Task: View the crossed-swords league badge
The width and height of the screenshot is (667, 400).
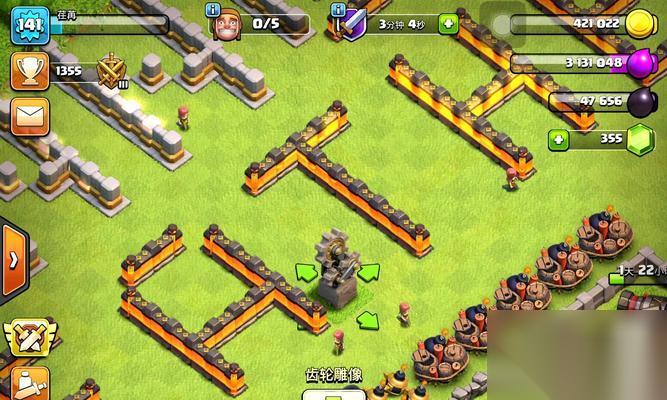Action: point(111,71)
